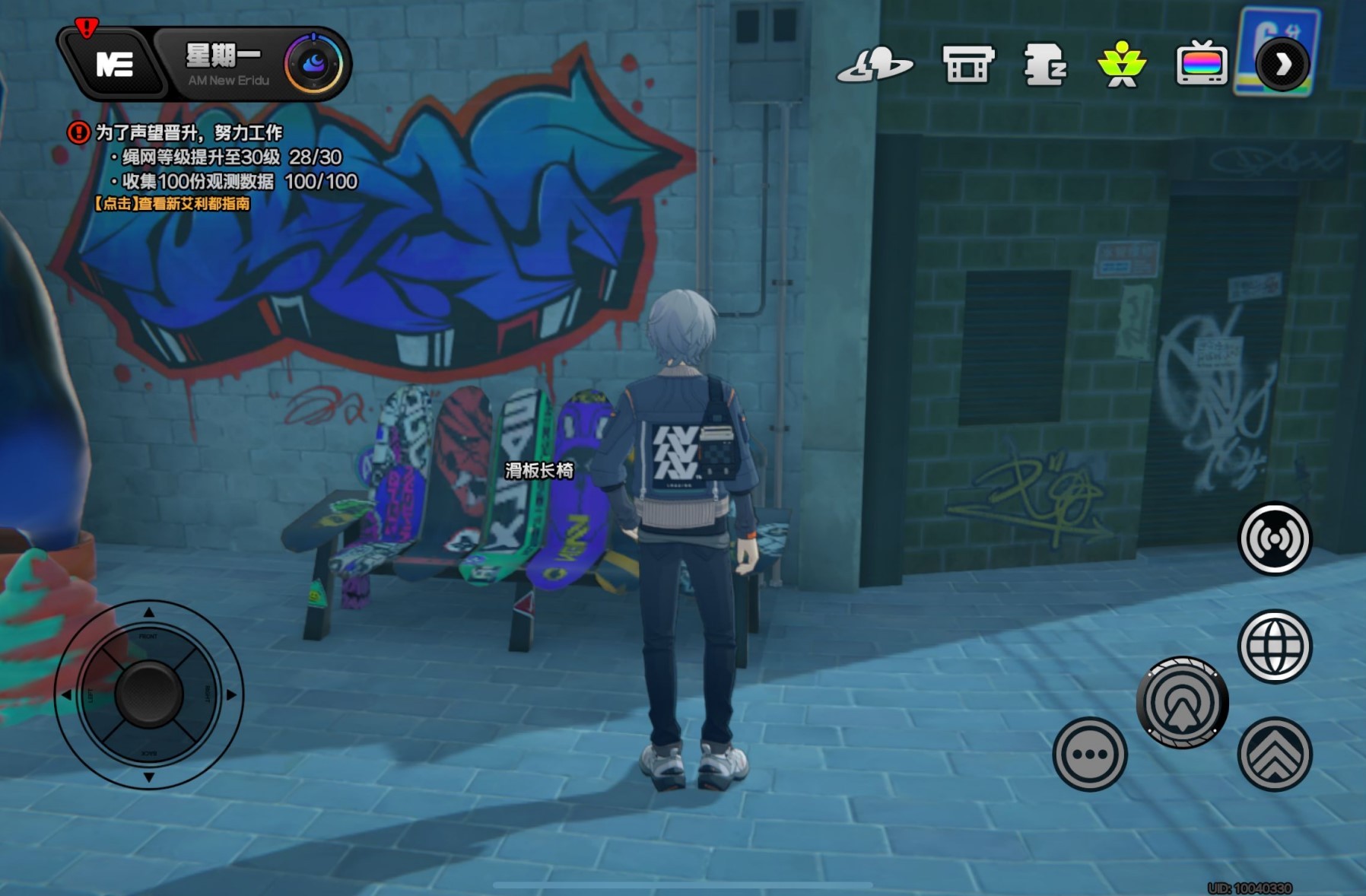Open the three-dots chat button
The image size is (1366, 896).
[1089, 754]
